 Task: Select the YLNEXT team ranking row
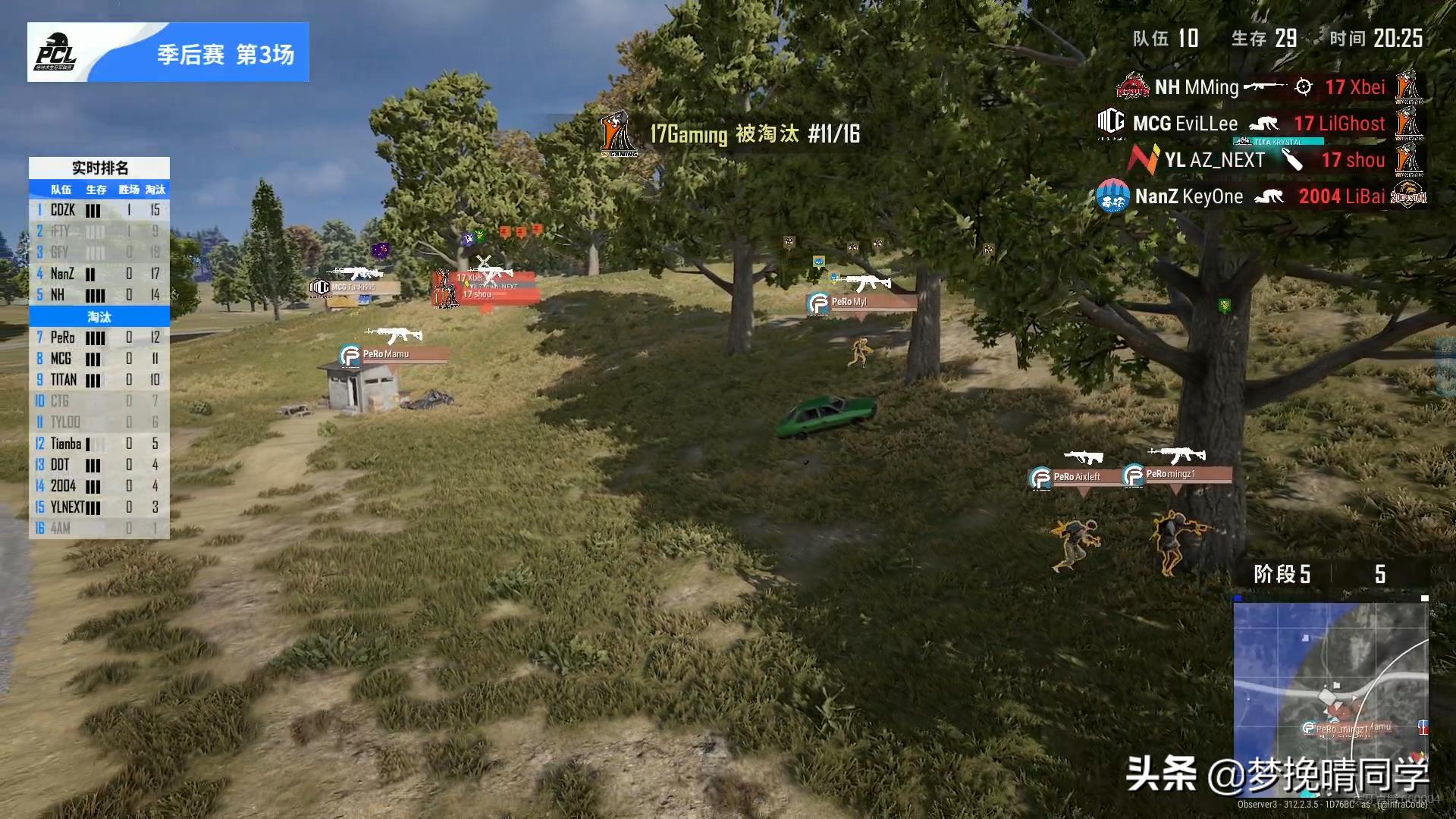pos(99,507)
